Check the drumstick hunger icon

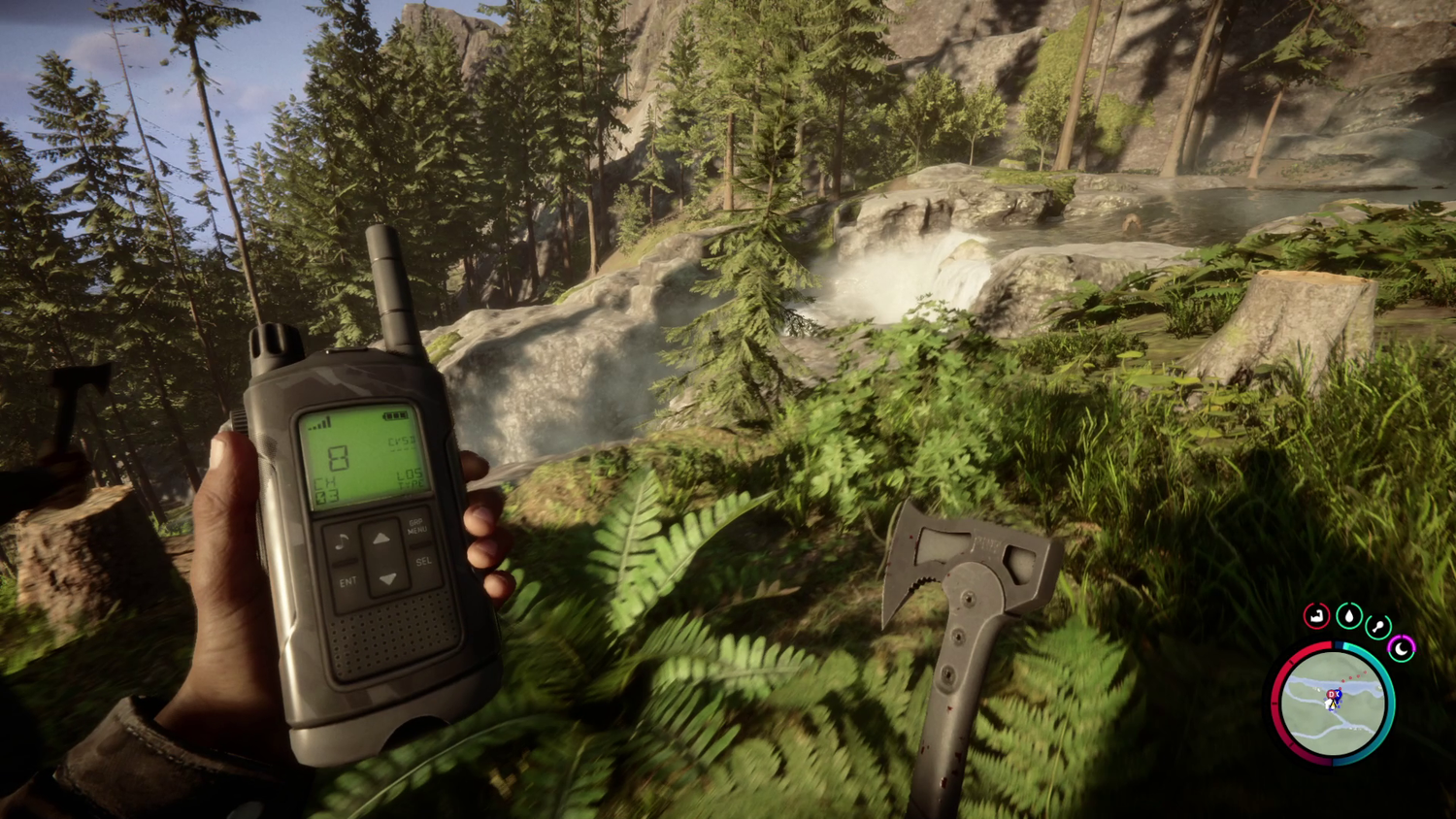[x=1378, y=626]
